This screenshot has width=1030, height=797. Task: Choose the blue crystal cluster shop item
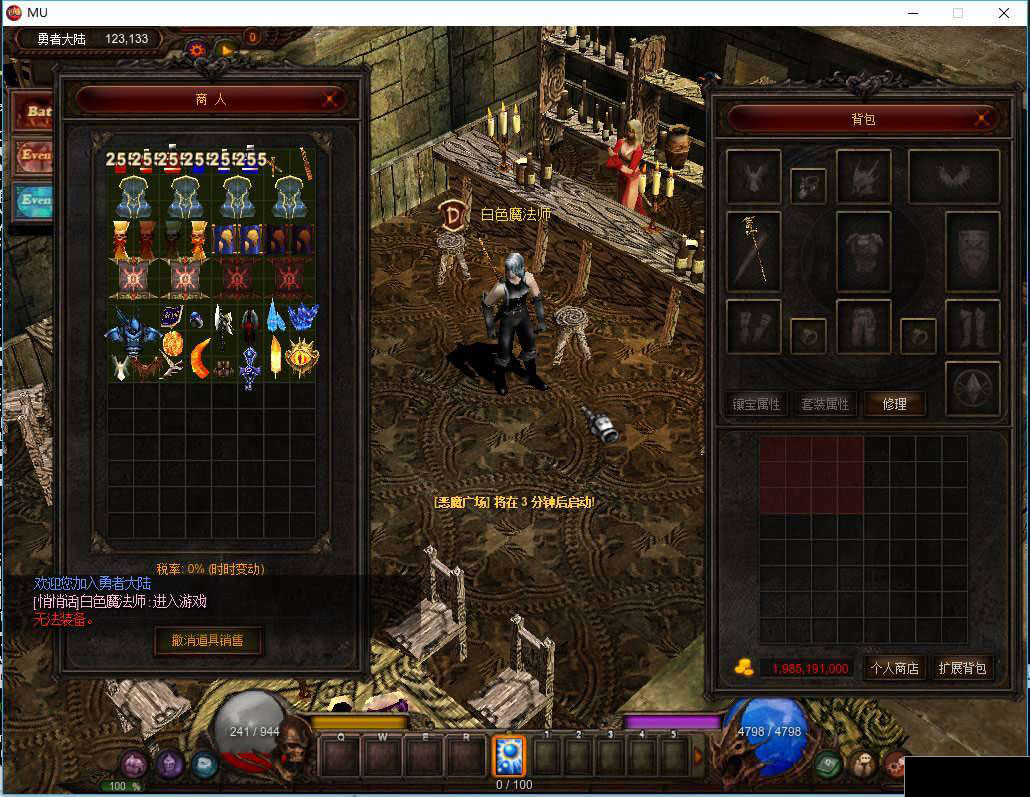(x=301, y=316)
